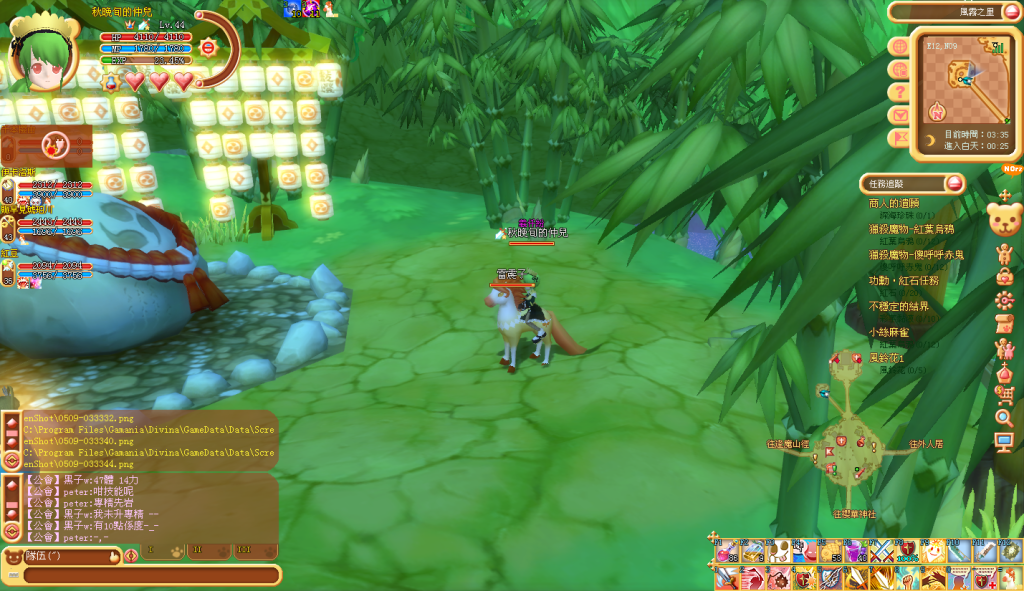Select the pink potion in slot F1

[727, 551]
